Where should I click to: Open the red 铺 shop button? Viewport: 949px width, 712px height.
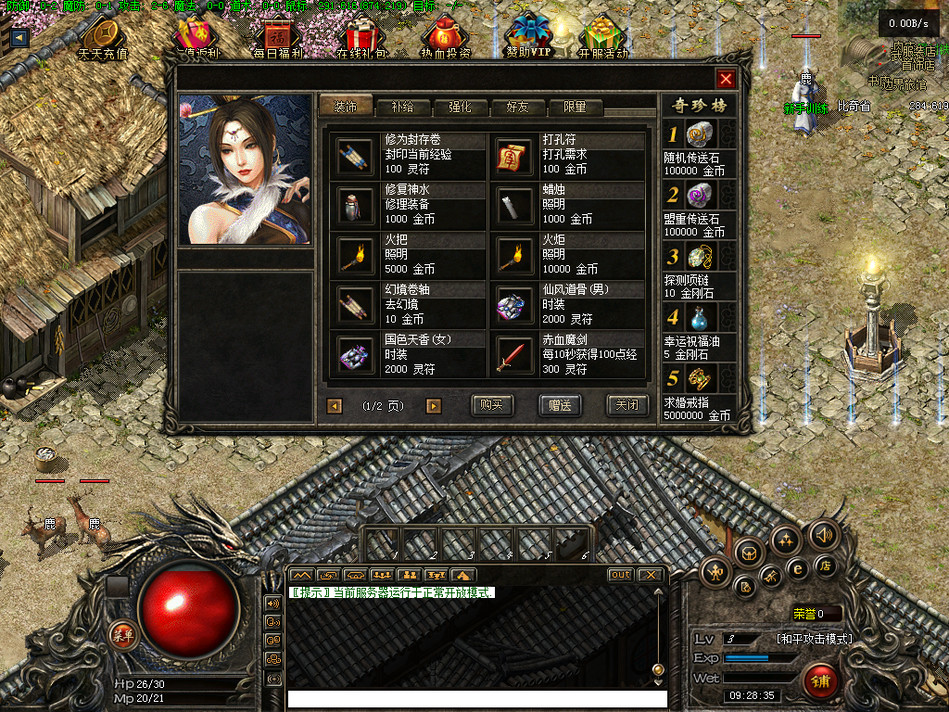[822, 683]
